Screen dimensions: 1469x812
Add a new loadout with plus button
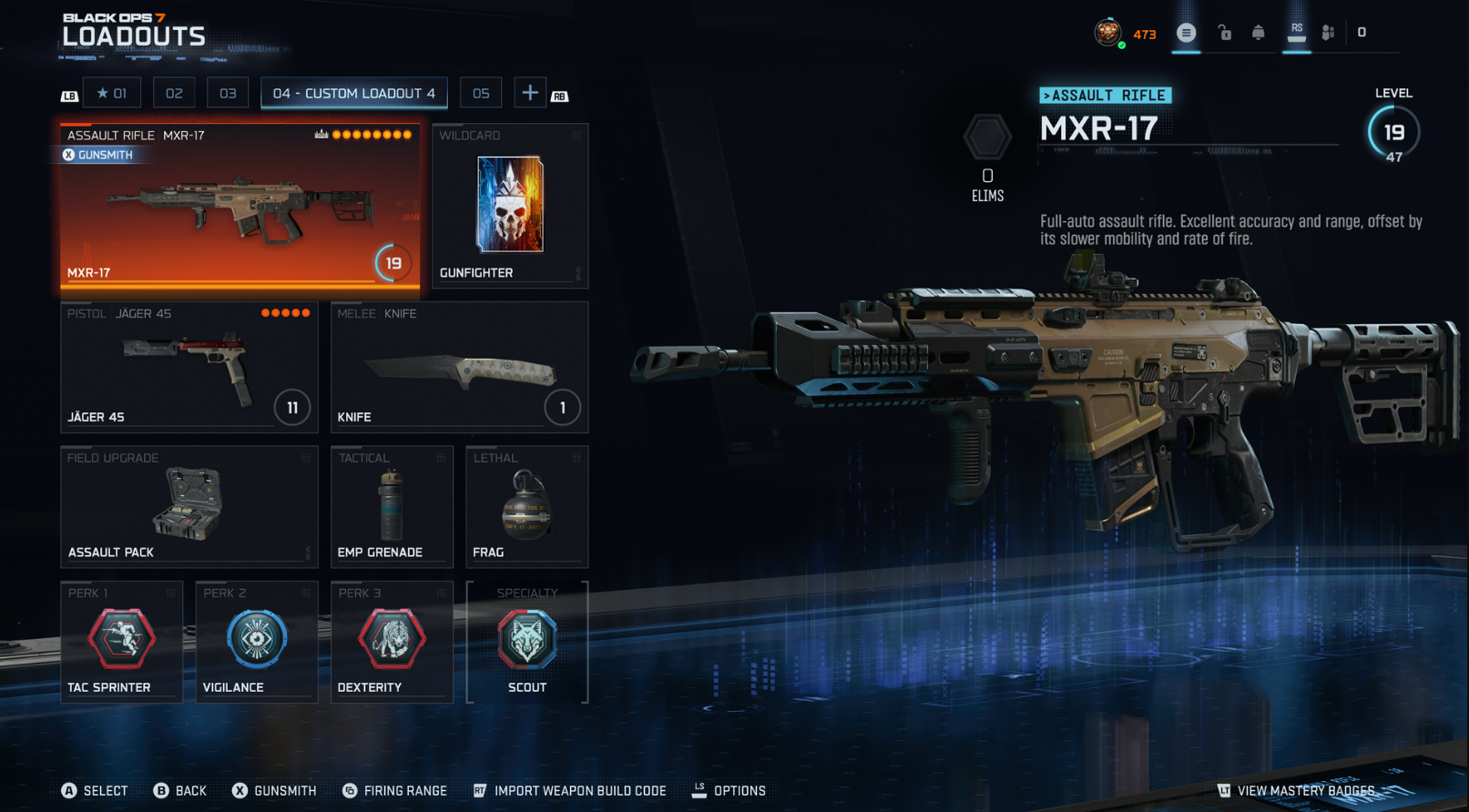(x=529, y=93)
